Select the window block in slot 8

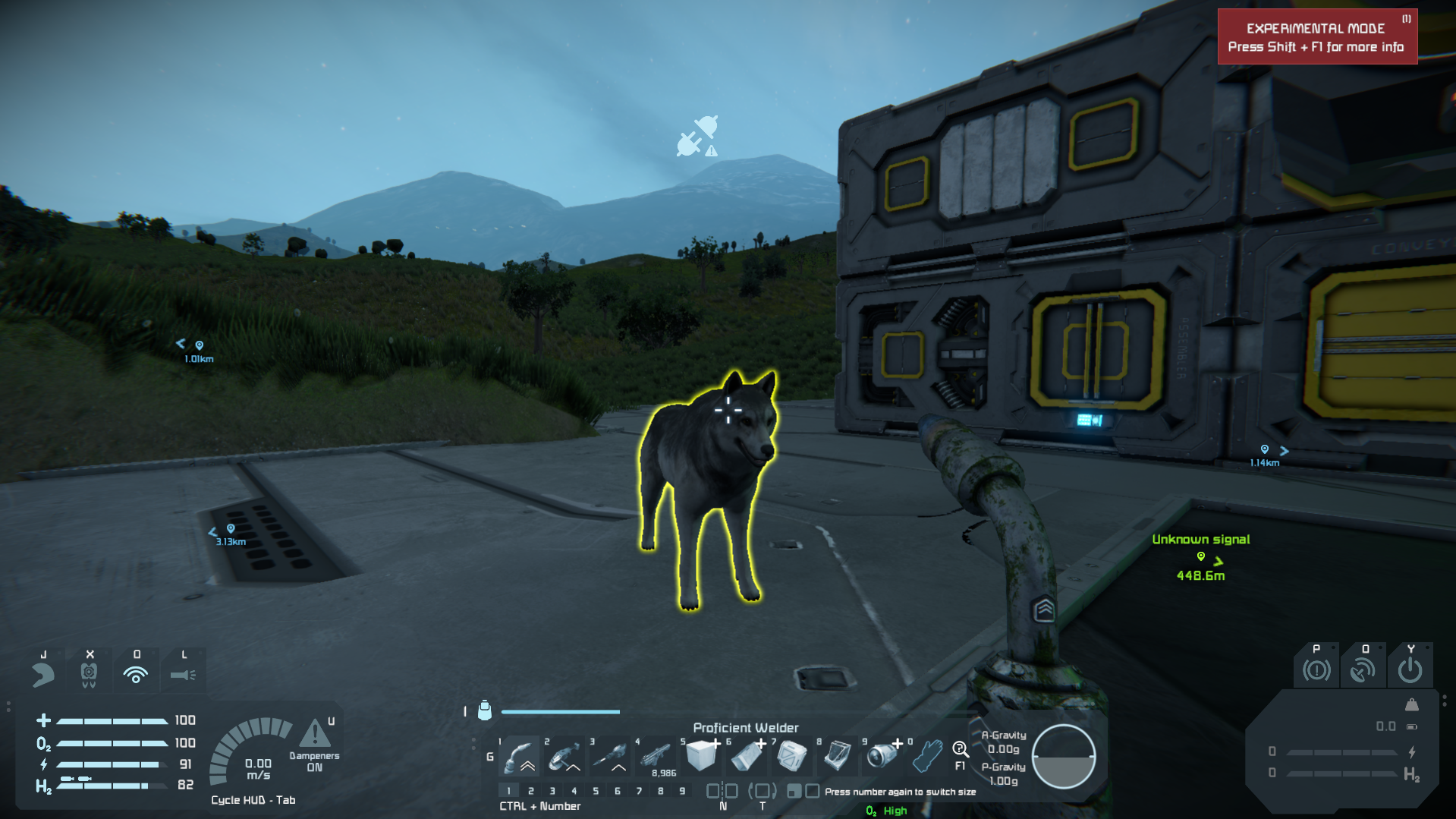click(x=838, y=756)
